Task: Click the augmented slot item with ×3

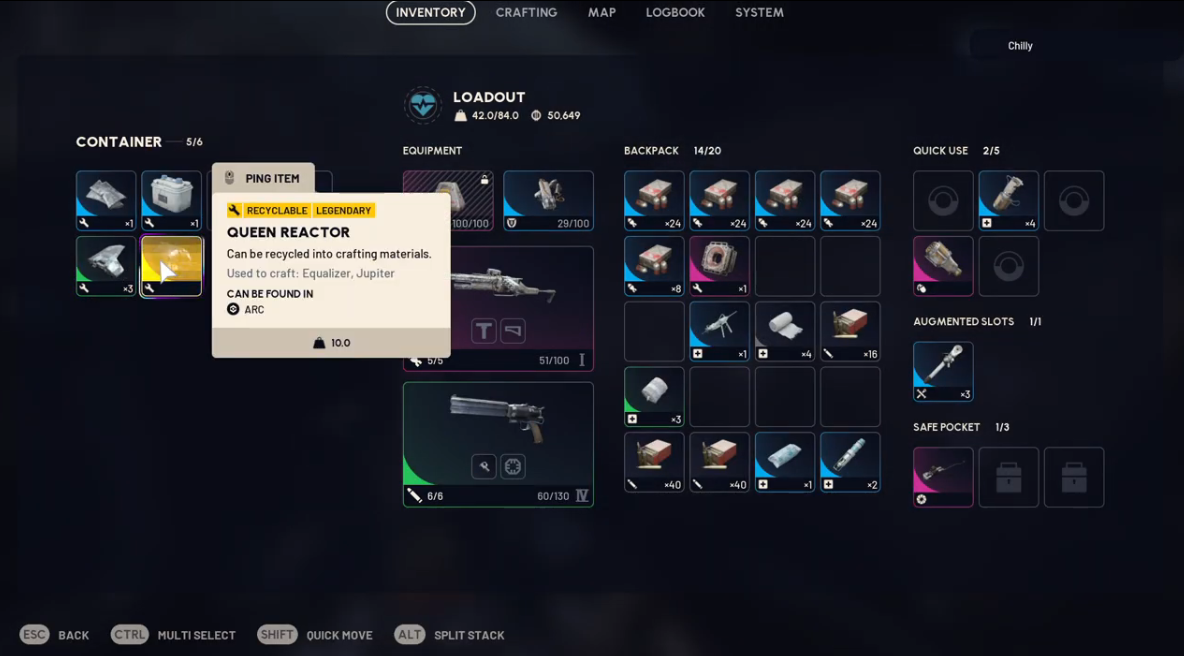Action: point(943,371)
